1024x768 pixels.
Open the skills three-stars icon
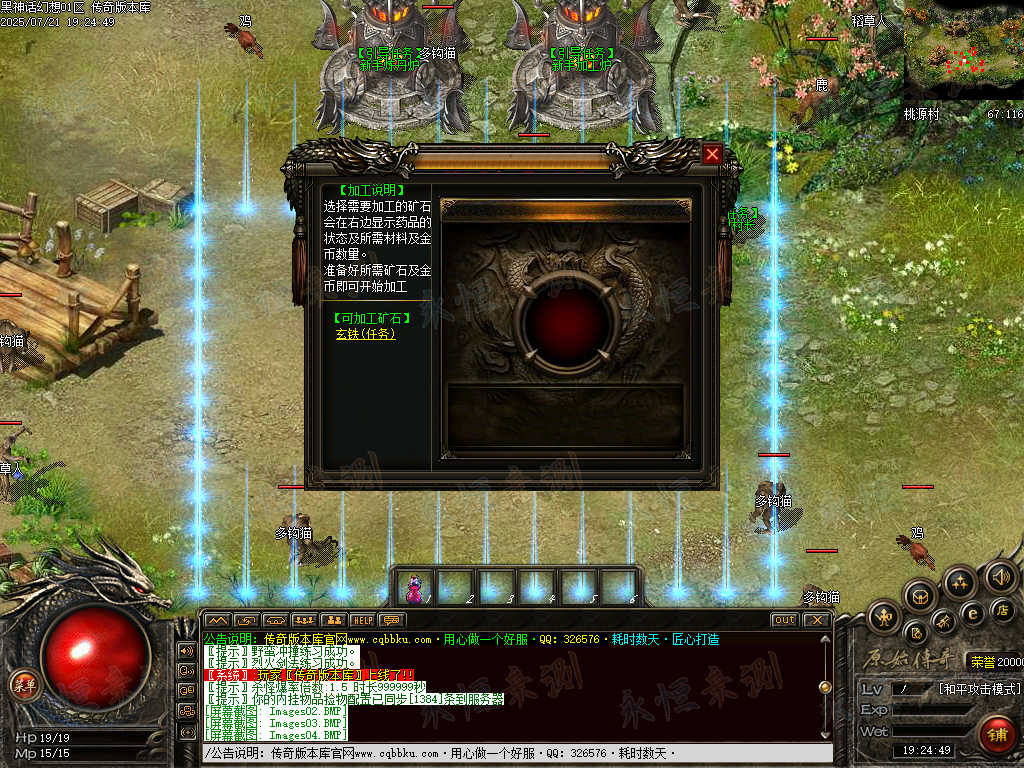coord(960,582)
